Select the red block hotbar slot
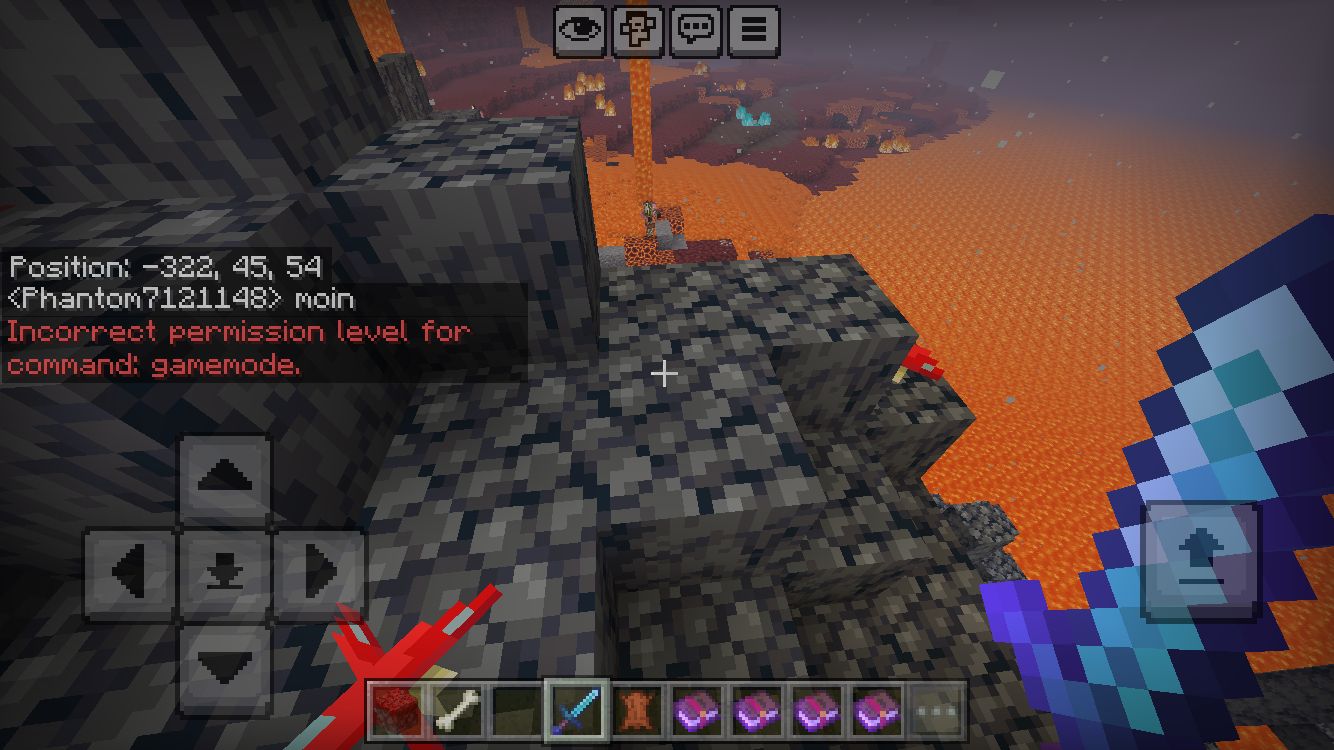This screenshot has height=750, width=1334. 397,712
